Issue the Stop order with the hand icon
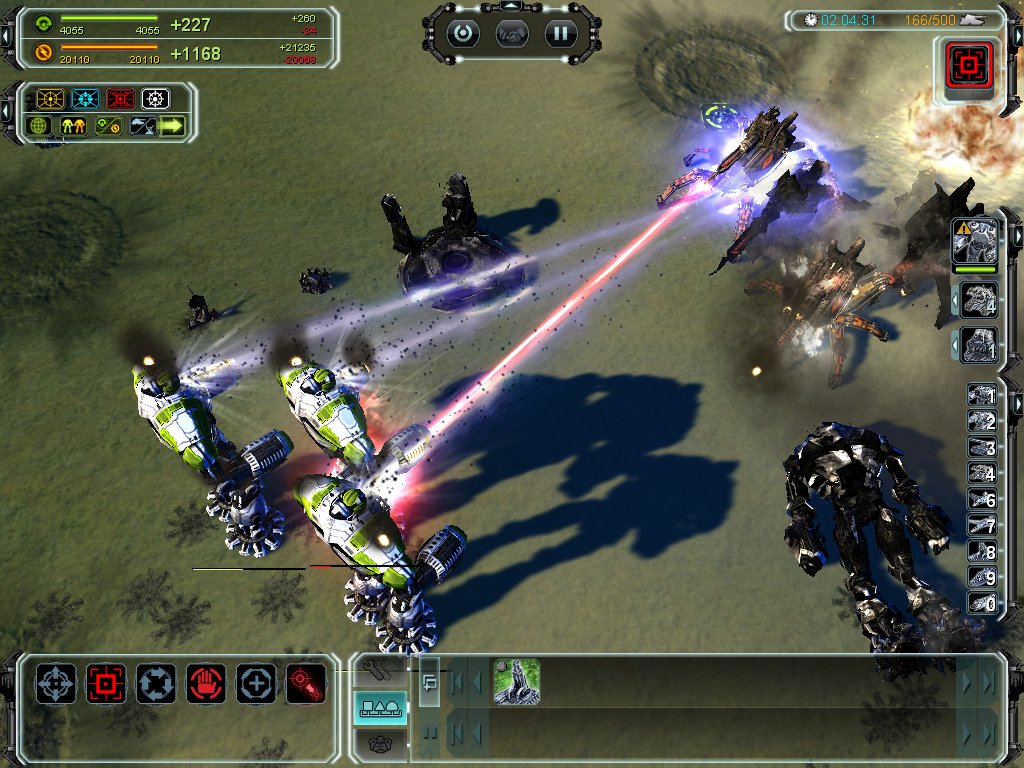1024x768 pixels. pos(206,683)
